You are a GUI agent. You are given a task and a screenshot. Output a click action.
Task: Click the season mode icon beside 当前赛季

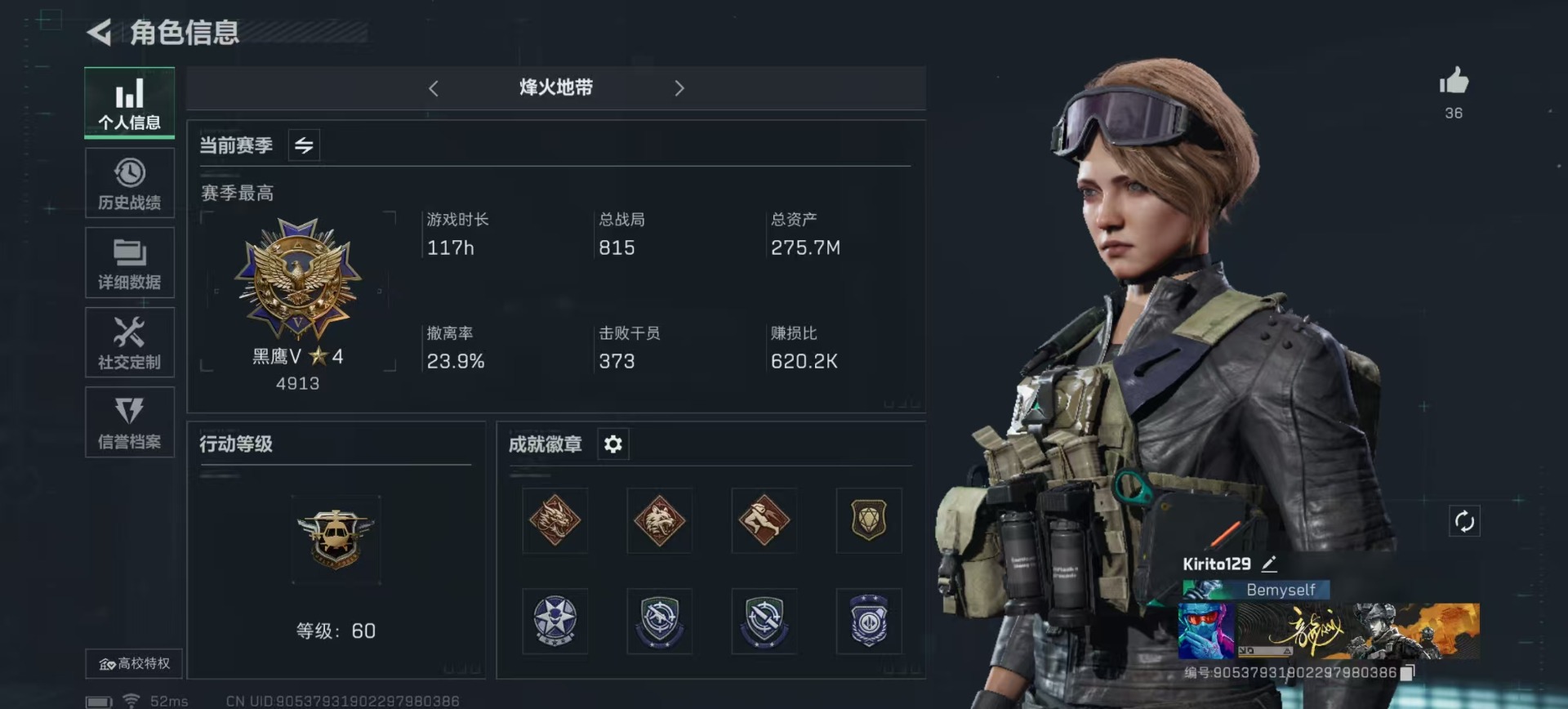coord(303,145)
